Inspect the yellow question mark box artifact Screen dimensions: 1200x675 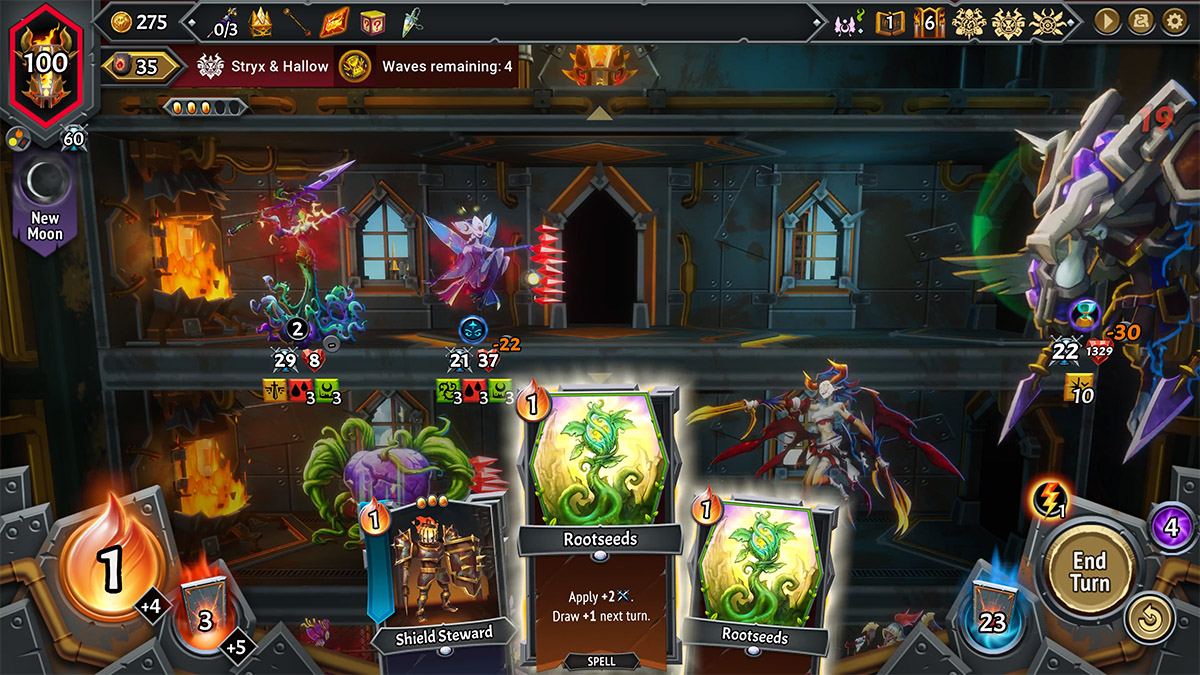[x=373, y=21]
